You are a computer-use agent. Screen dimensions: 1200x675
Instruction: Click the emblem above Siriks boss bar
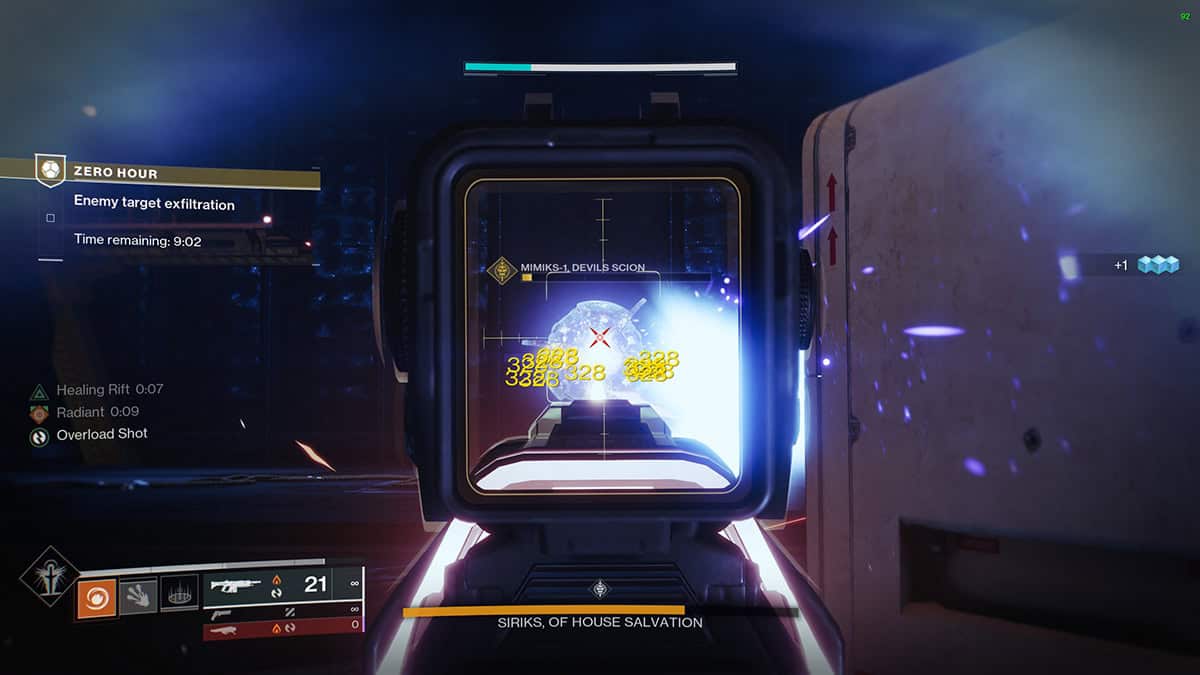tap(600, 588)
